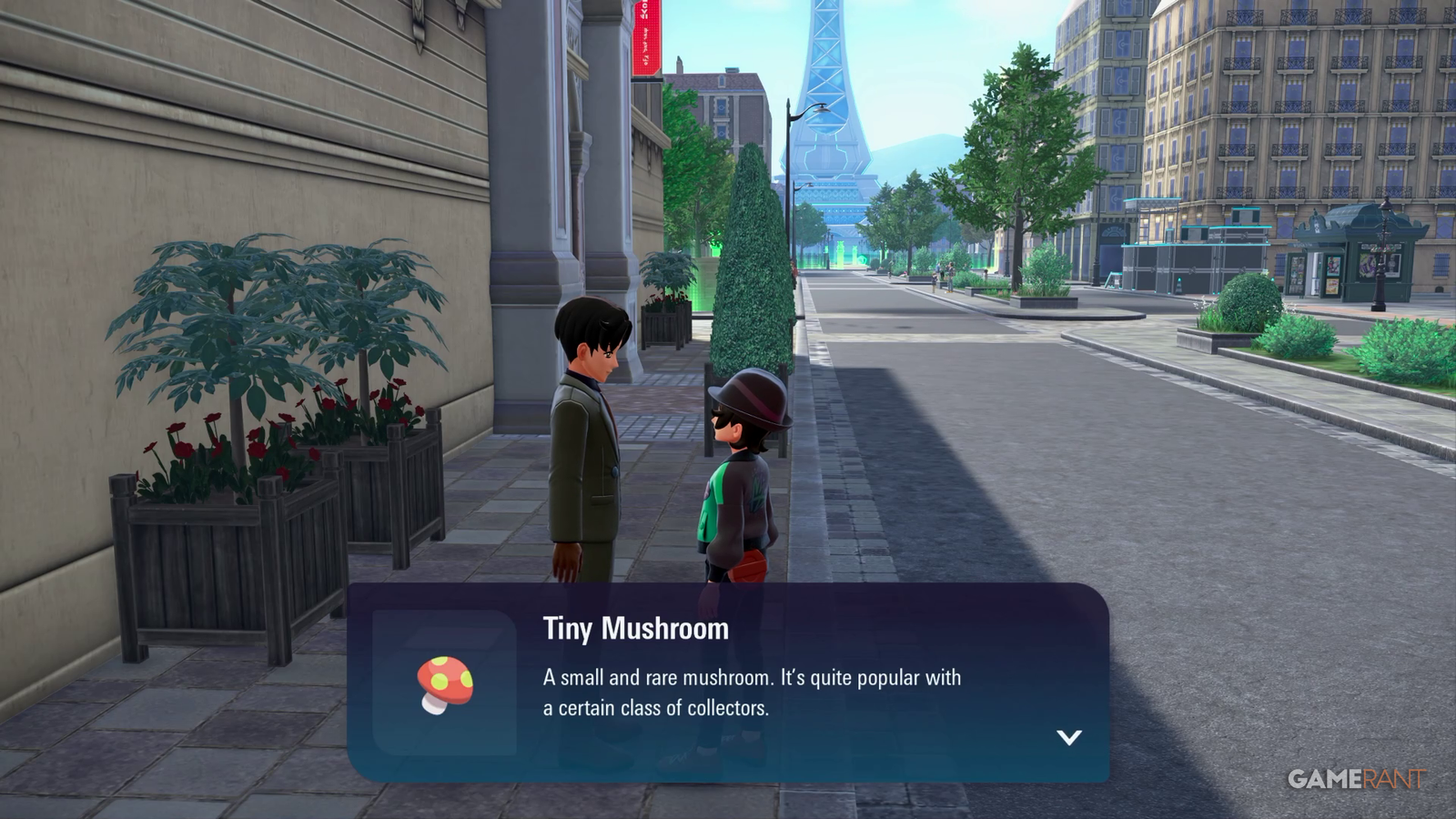Select the Tiny Mushroom item icon
This screenshot has width=1456, height=819.
click(445, 684)
